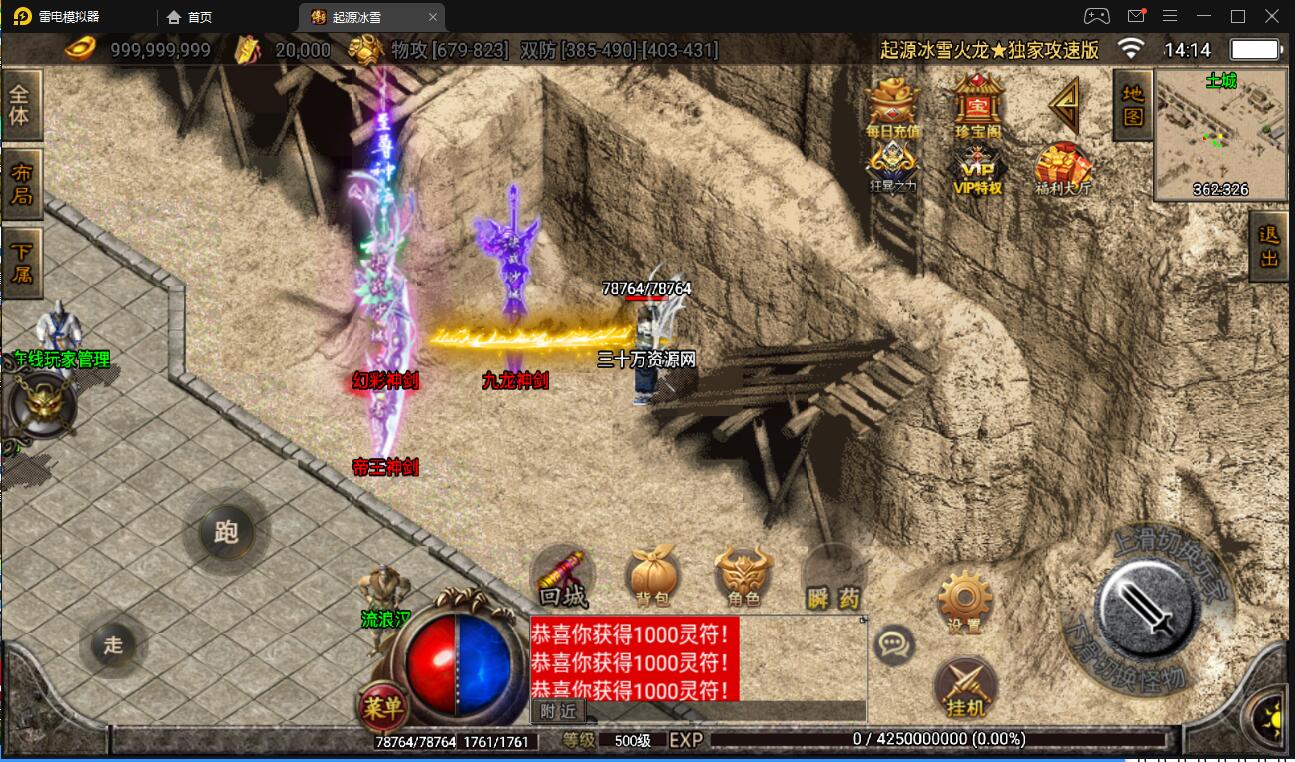Open the 地图 map button
This screenshot has height=762, width=1295.
(1132, 104)
